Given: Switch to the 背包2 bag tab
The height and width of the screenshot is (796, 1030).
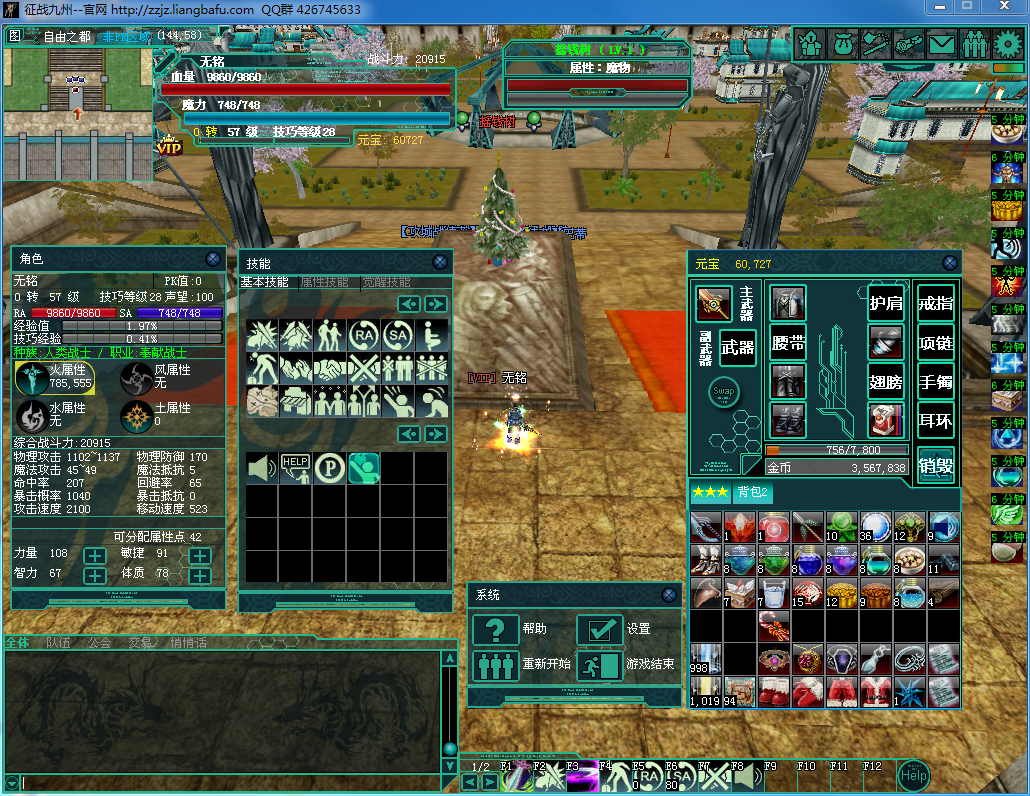Looking at the screenshot, I should (751, 492).
